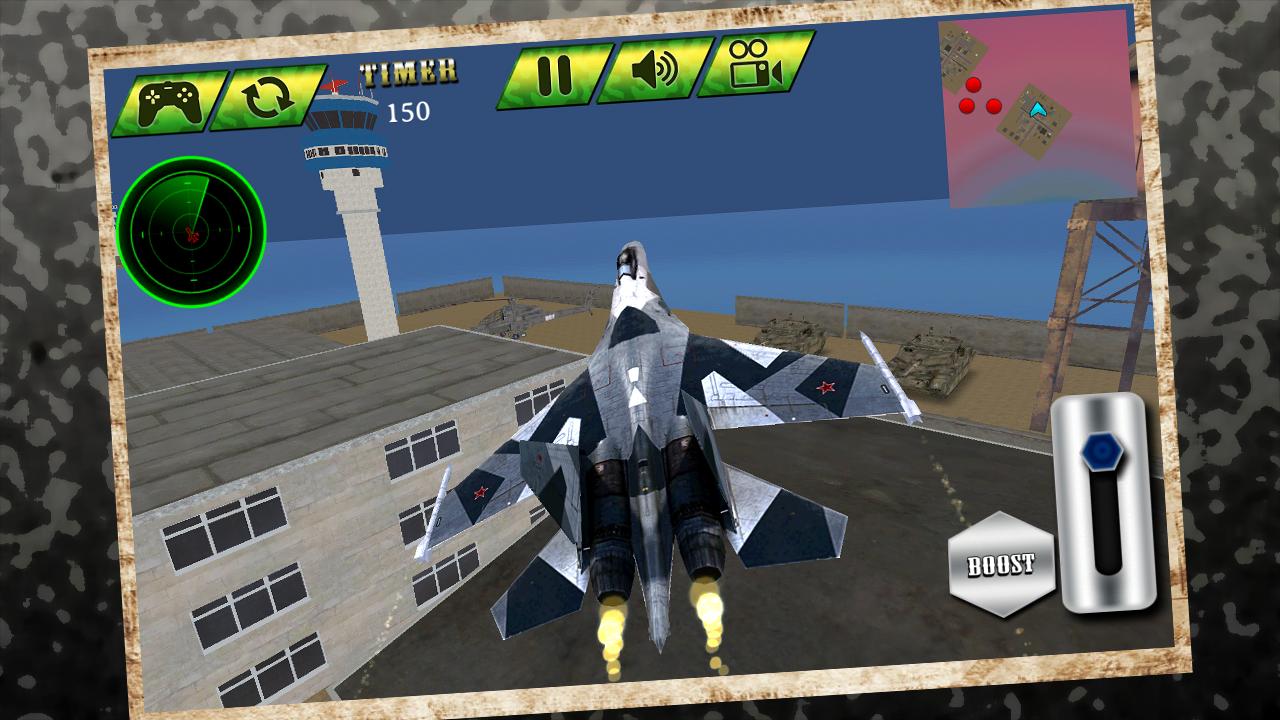Tap the TIMER countdown showing 150
The width and height of the screenshot is (1280, 720).
405,90
